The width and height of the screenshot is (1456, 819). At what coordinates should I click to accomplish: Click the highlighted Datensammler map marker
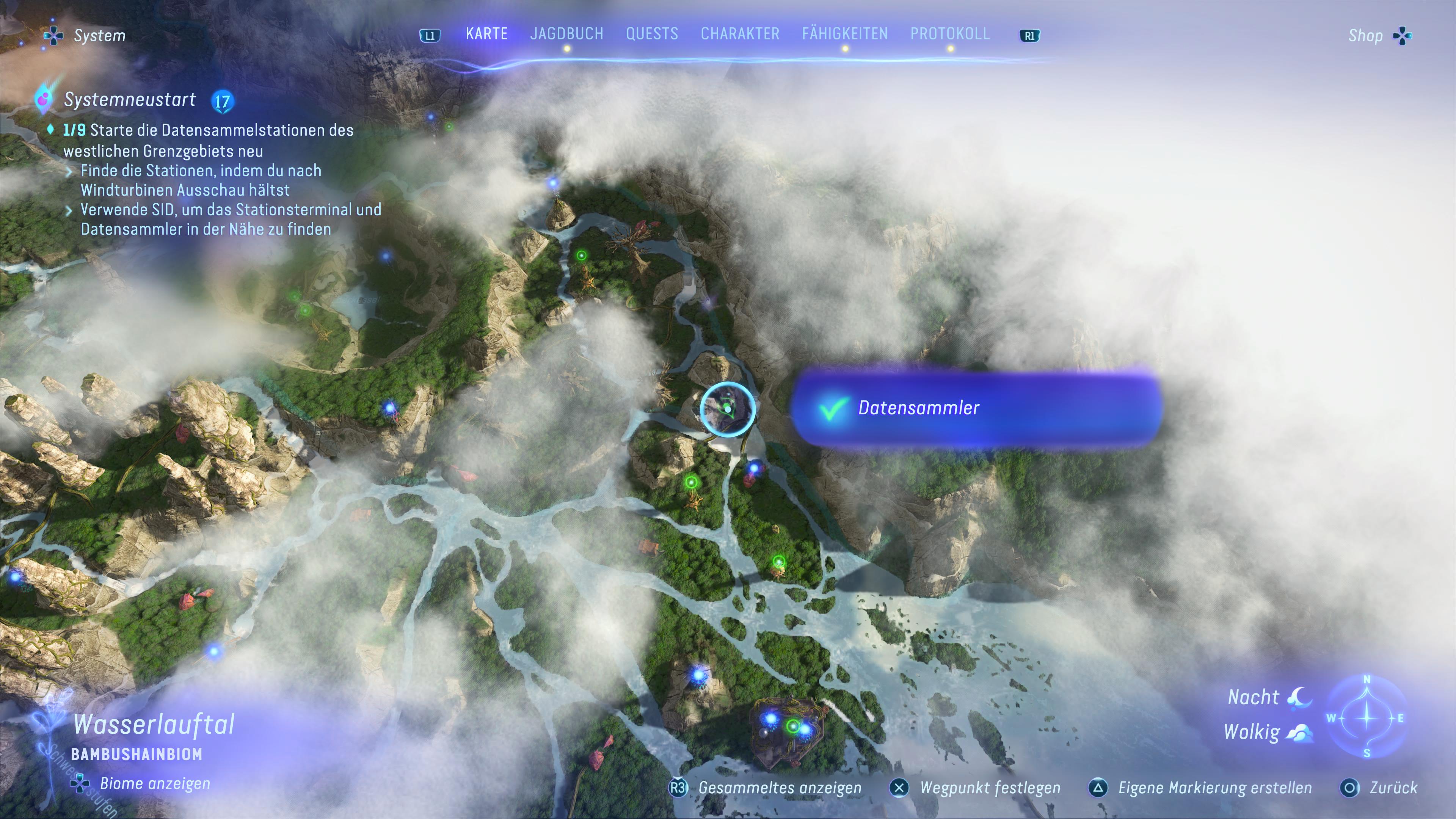[x=728, y=408]
